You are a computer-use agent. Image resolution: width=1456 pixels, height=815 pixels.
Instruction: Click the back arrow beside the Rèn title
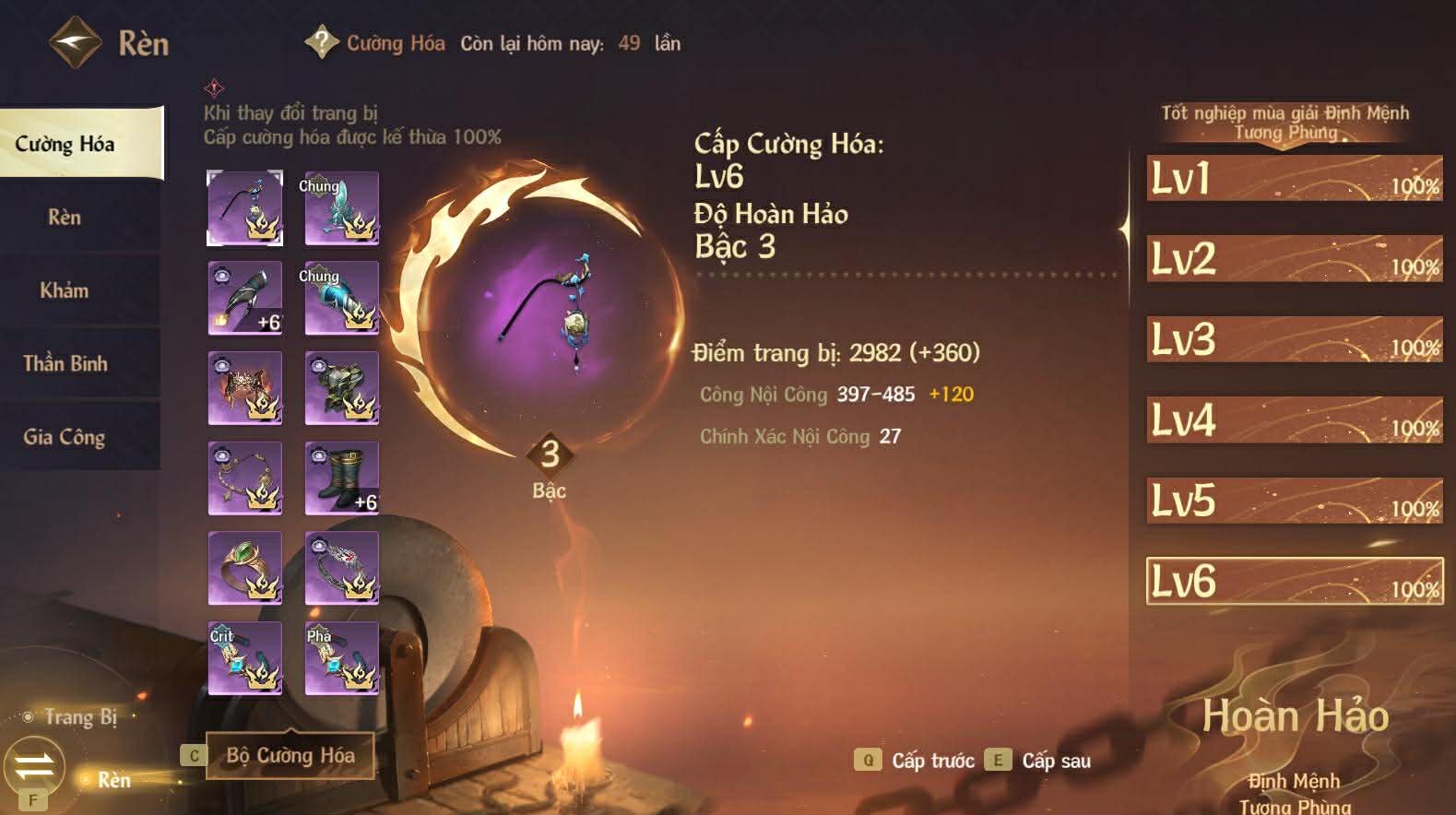tap(74, 41)
